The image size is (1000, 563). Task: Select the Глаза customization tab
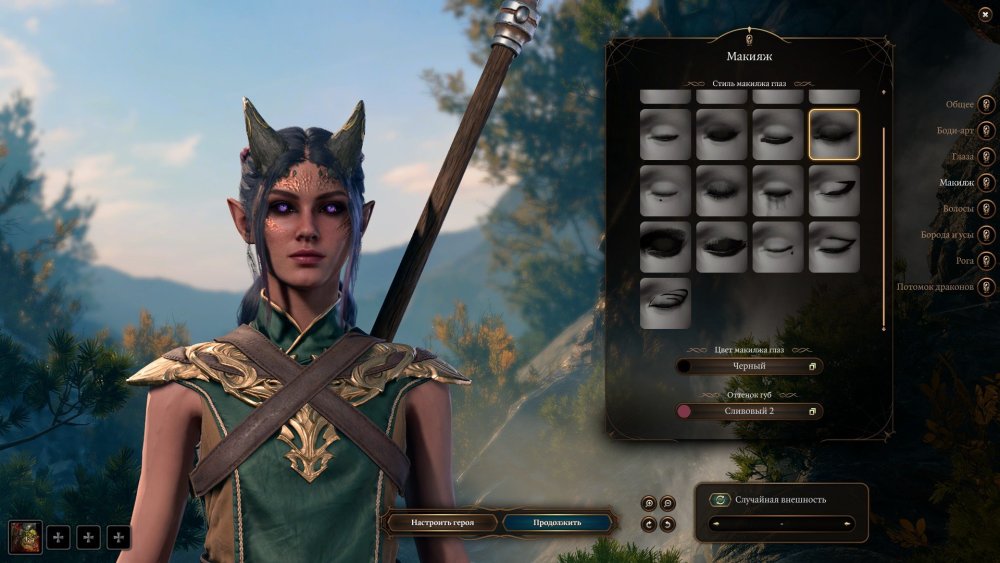(x=986, y=157)
